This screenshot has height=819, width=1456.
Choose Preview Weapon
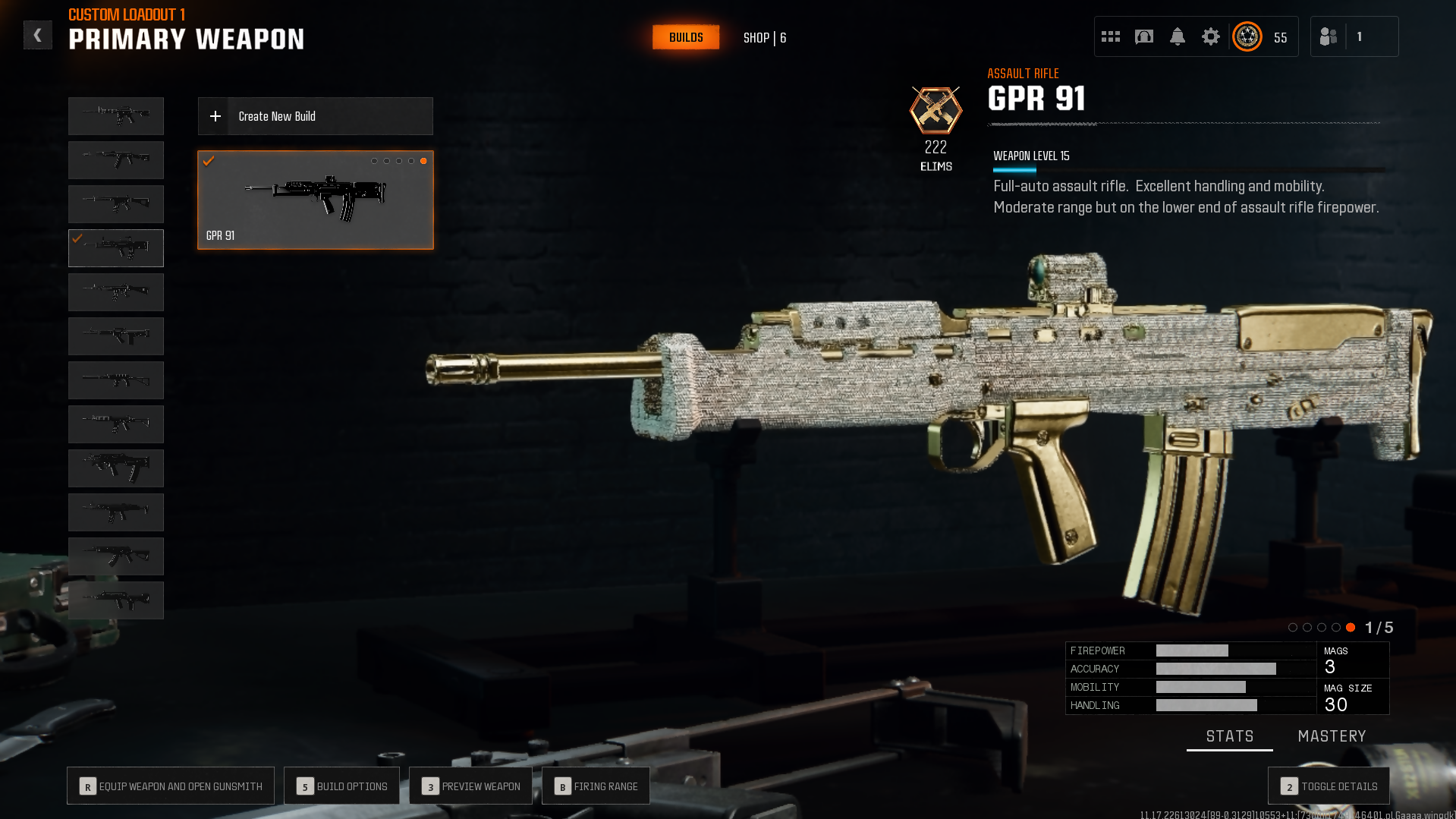pos(470,786)
